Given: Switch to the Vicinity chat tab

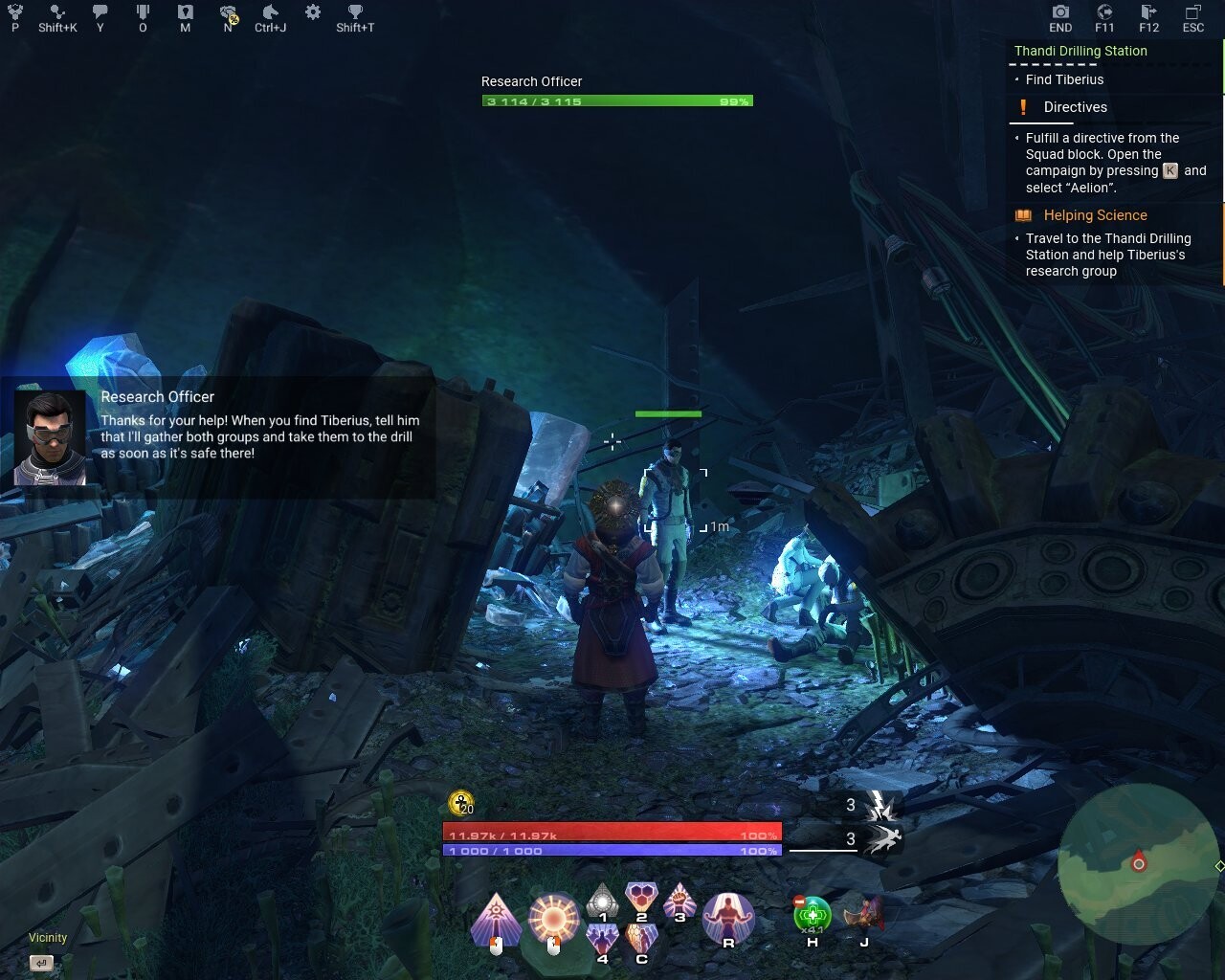Looking at the screenshot, I should coord(47,937).
